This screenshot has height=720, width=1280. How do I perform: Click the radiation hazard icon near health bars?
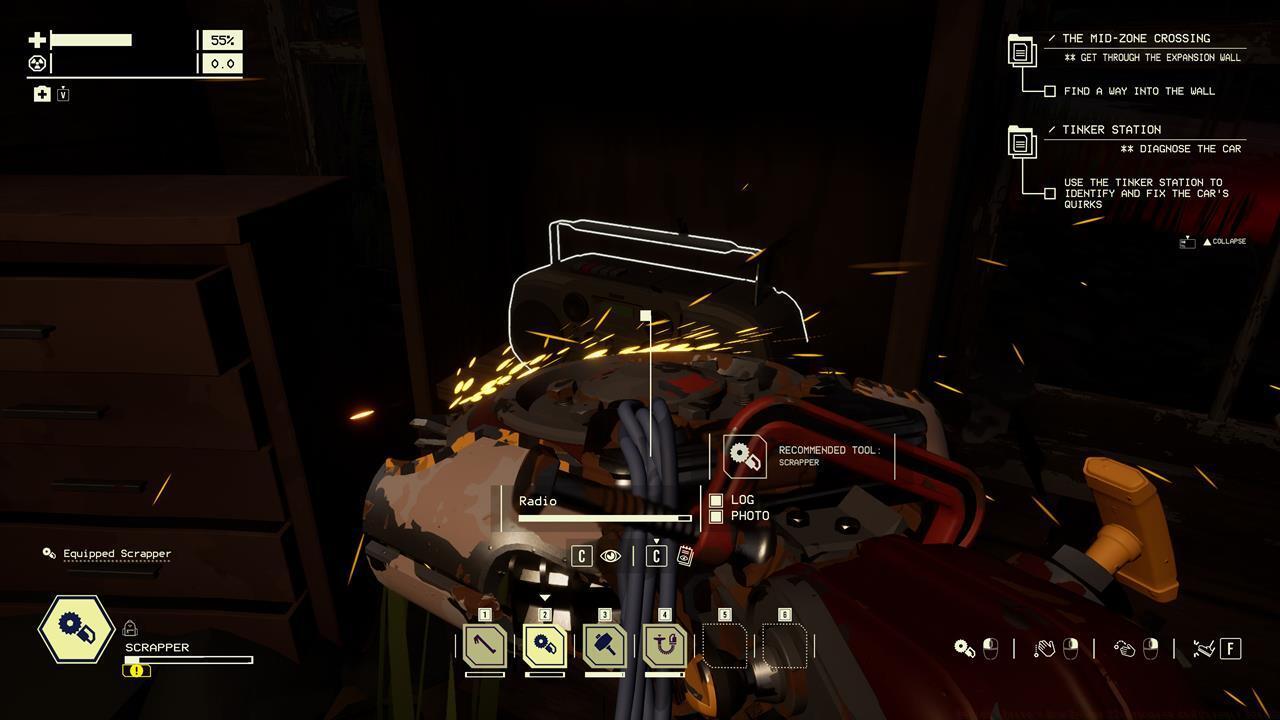[35, 63]
